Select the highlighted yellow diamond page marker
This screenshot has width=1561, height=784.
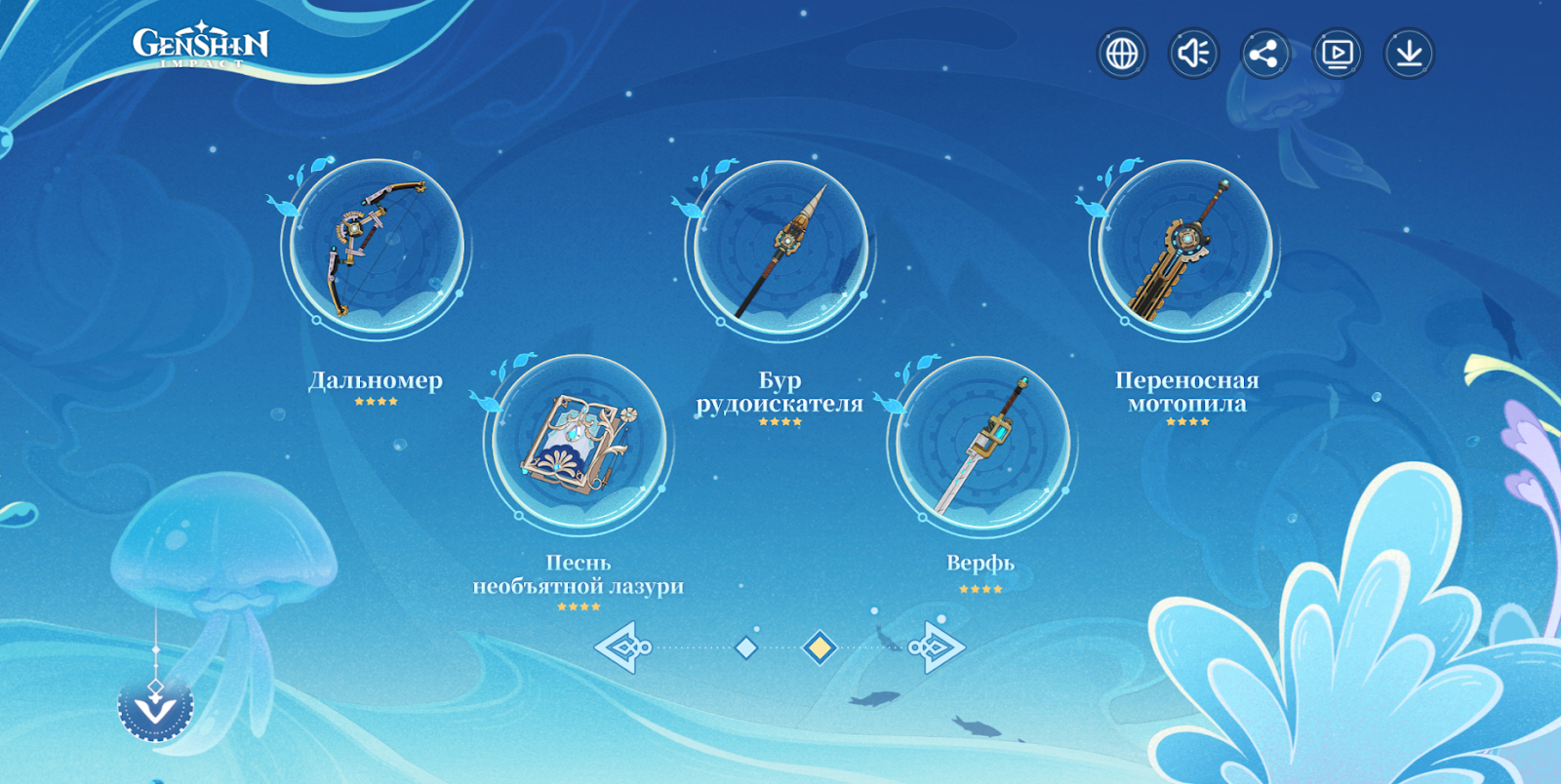pyautogui.click(x=820, y=647)
